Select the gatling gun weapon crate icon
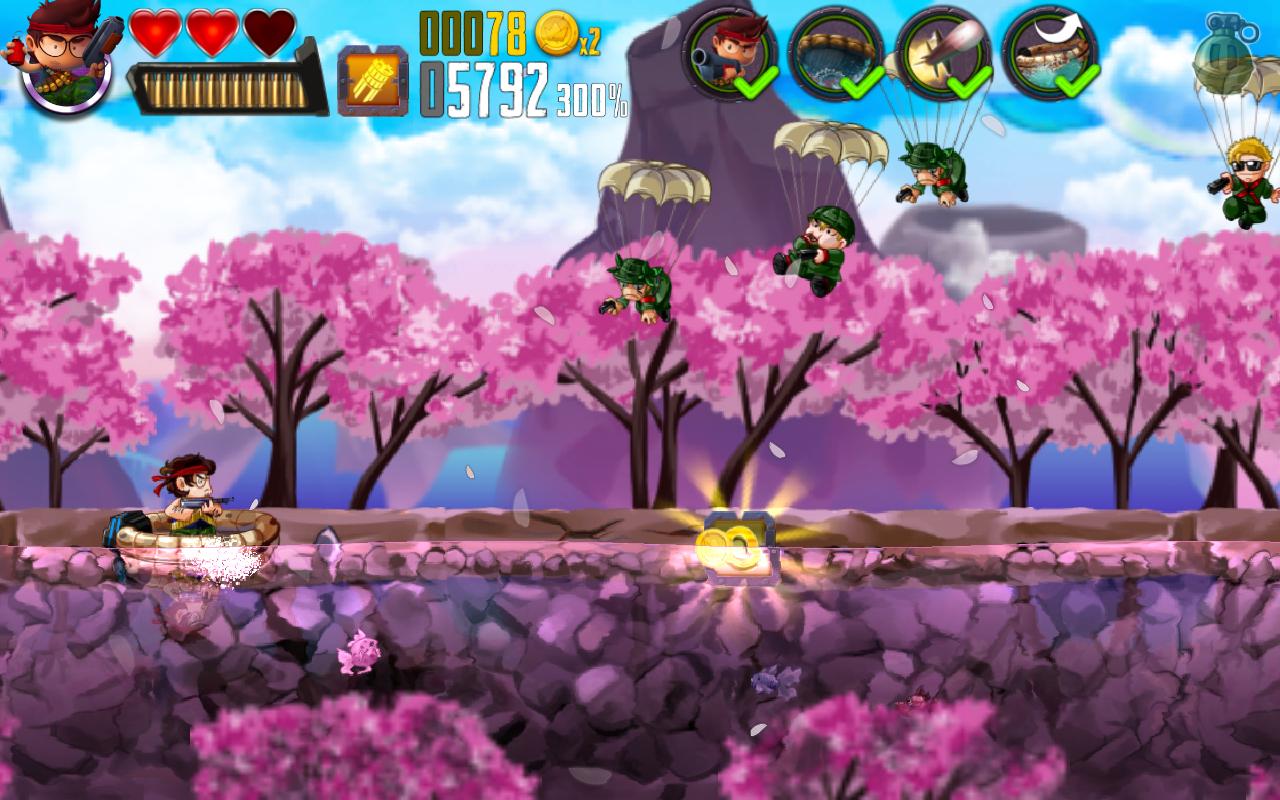The width and height of the screenshot is (1280, 800). click(372, 81)
